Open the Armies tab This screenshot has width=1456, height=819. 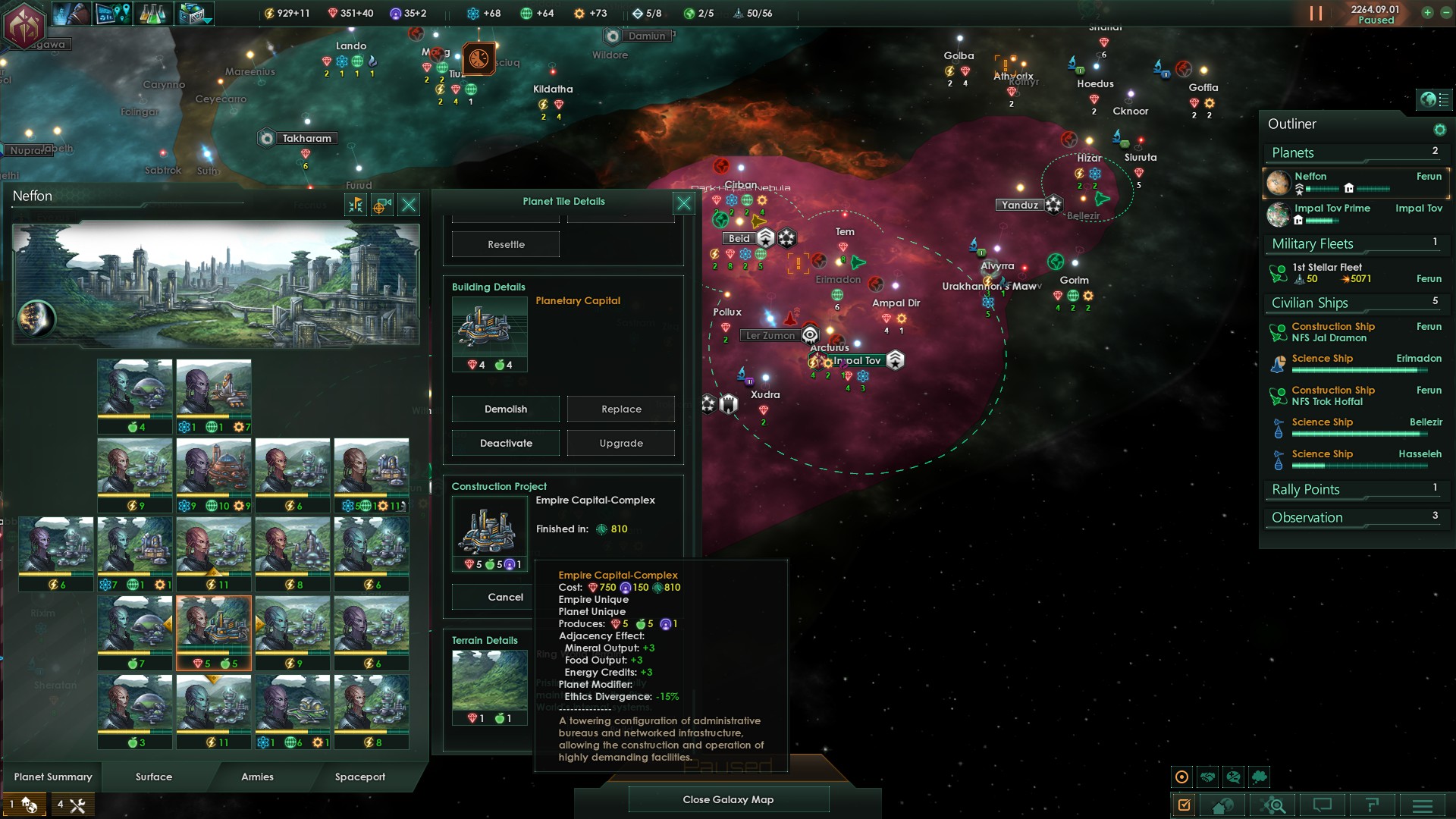click(257, 777)
